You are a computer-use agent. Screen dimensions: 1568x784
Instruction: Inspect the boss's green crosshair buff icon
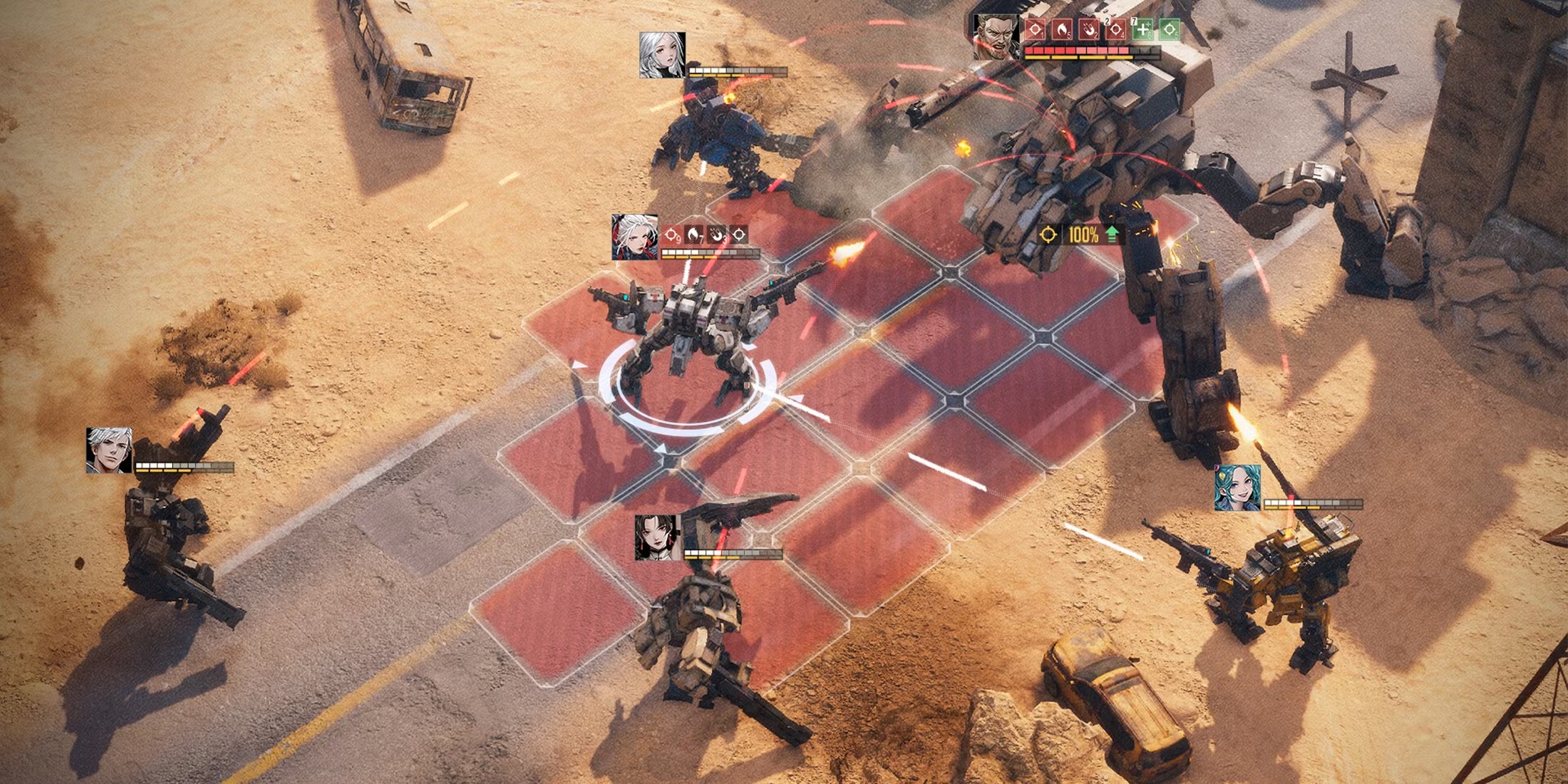[x=1169, y=30]
